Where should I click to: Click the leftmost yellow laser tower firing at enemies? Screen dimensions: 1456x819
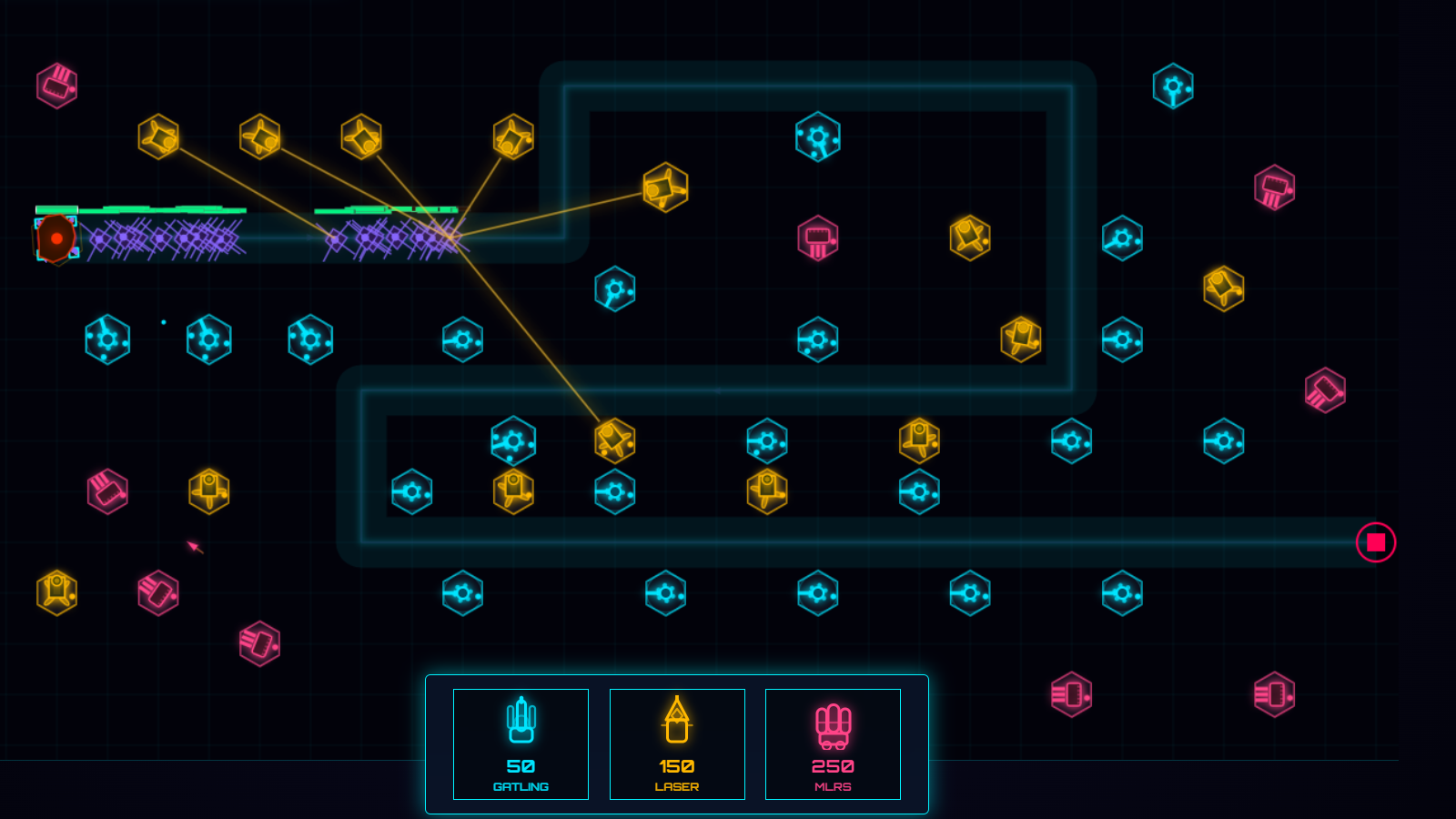(x=159, y=136)
